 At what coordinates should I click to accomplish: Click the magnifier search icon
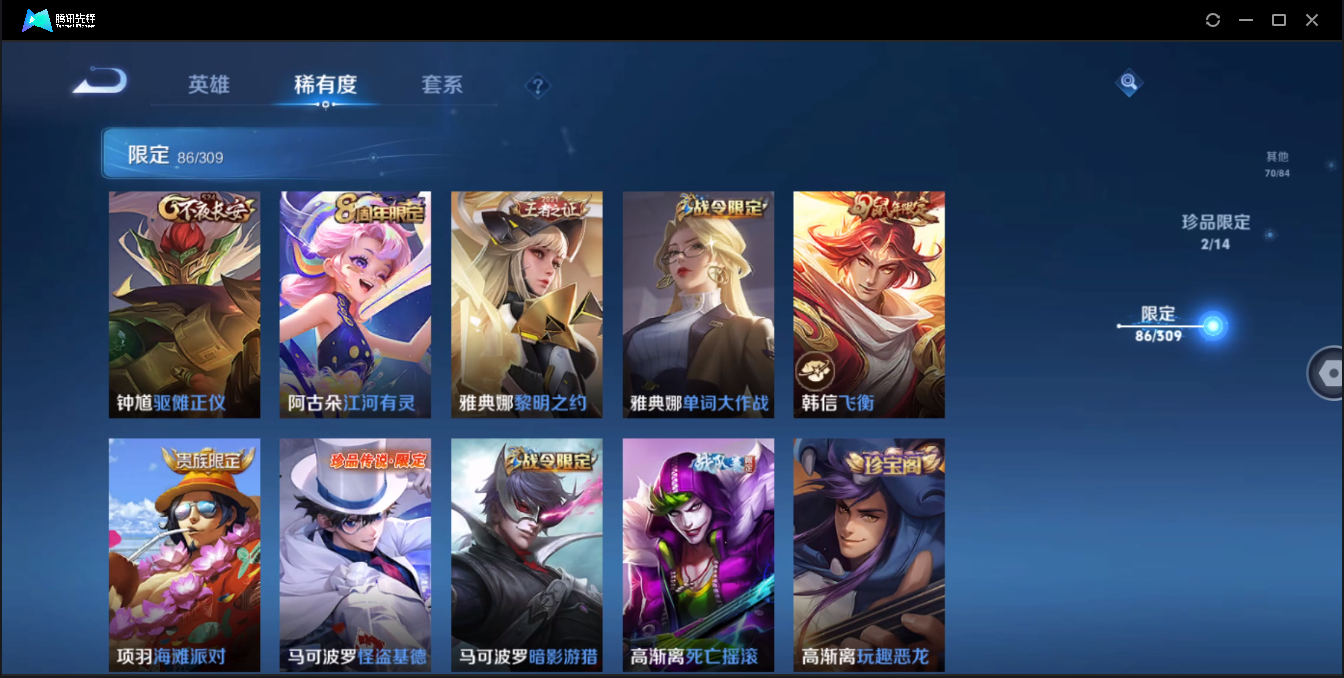click(x=1128, y=83)
